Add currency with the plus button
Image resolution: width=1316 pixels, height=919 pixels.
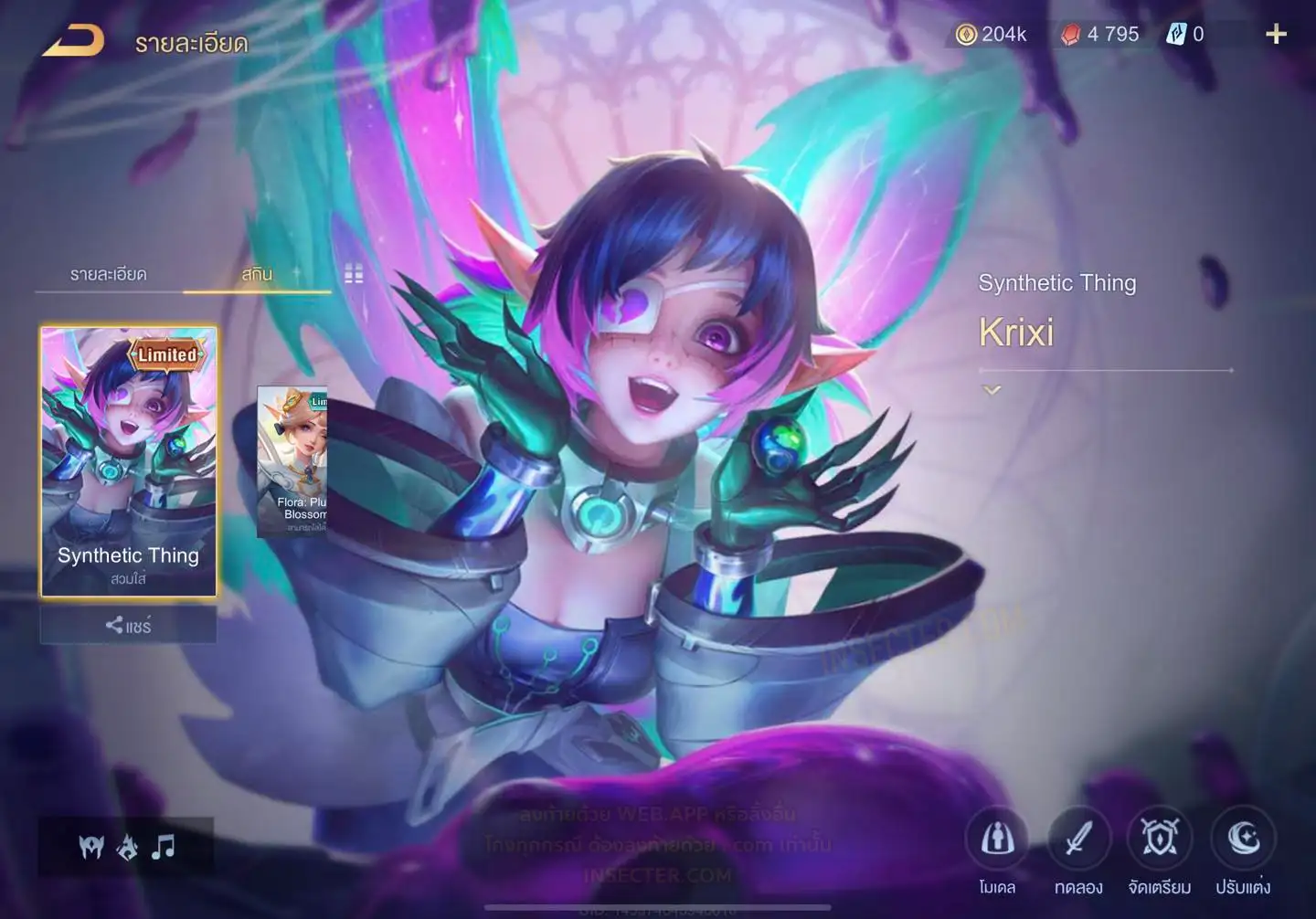point(1276,35)
